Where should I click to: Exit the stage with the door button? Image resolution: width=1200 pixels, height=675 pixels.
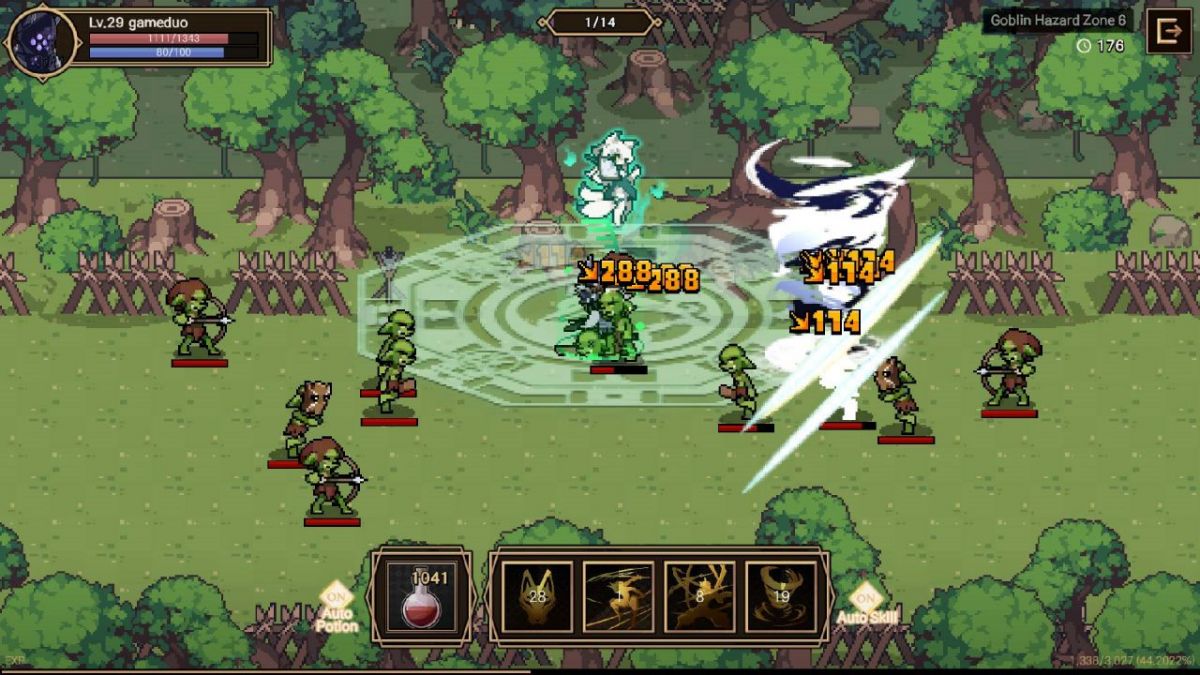[1167, 31]
